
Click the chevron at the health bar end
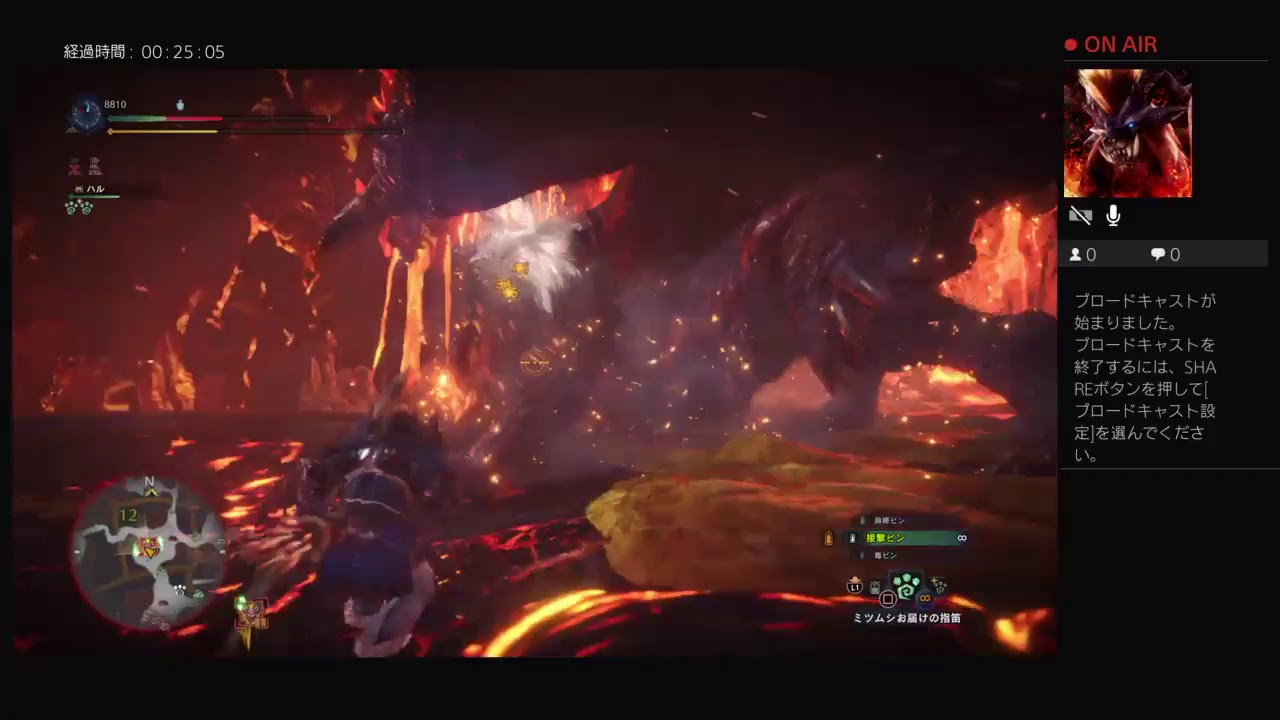click(329, 118)
